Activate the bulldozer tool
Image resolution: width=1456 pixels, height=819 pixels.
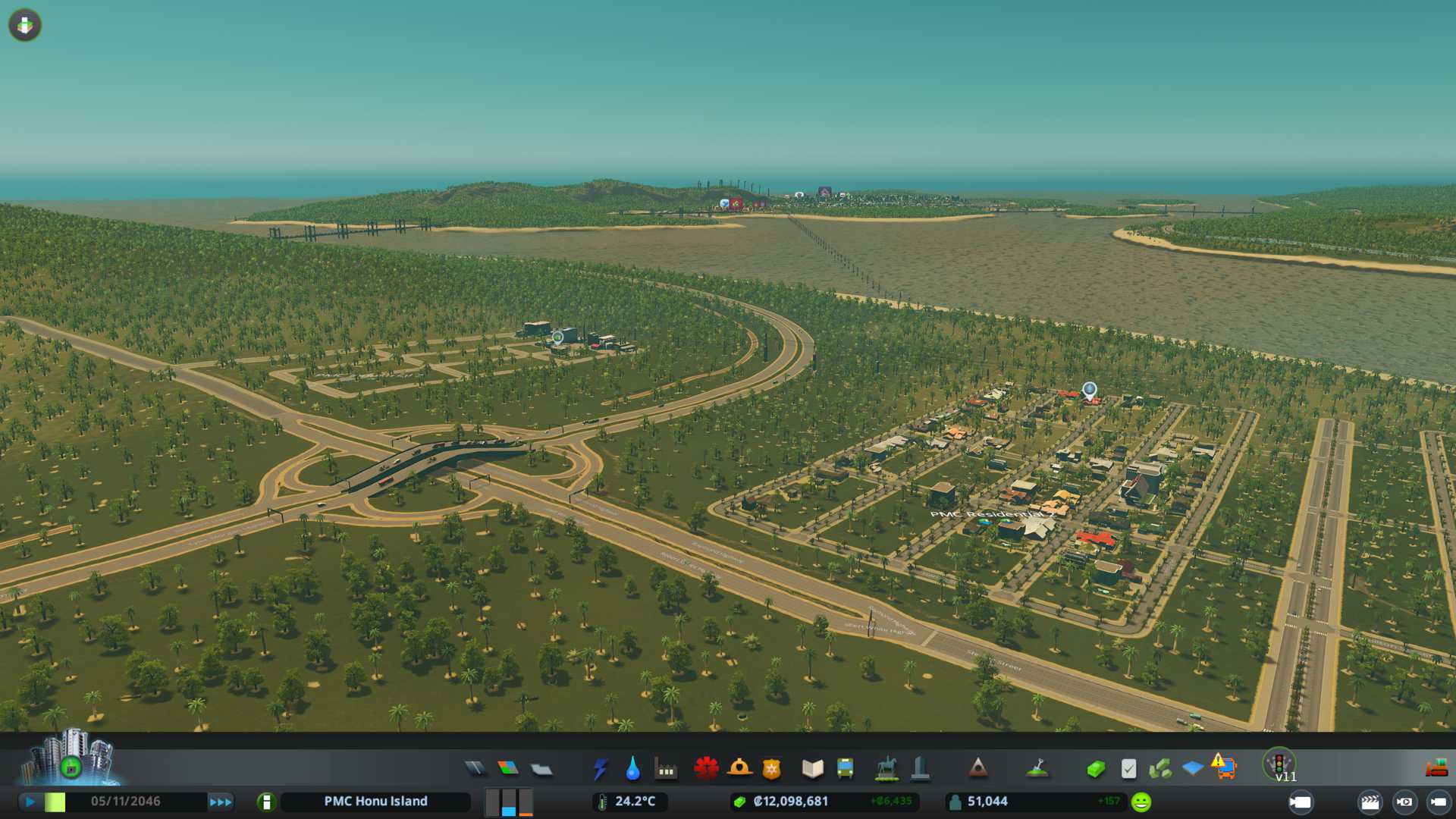pos(1437,768)
